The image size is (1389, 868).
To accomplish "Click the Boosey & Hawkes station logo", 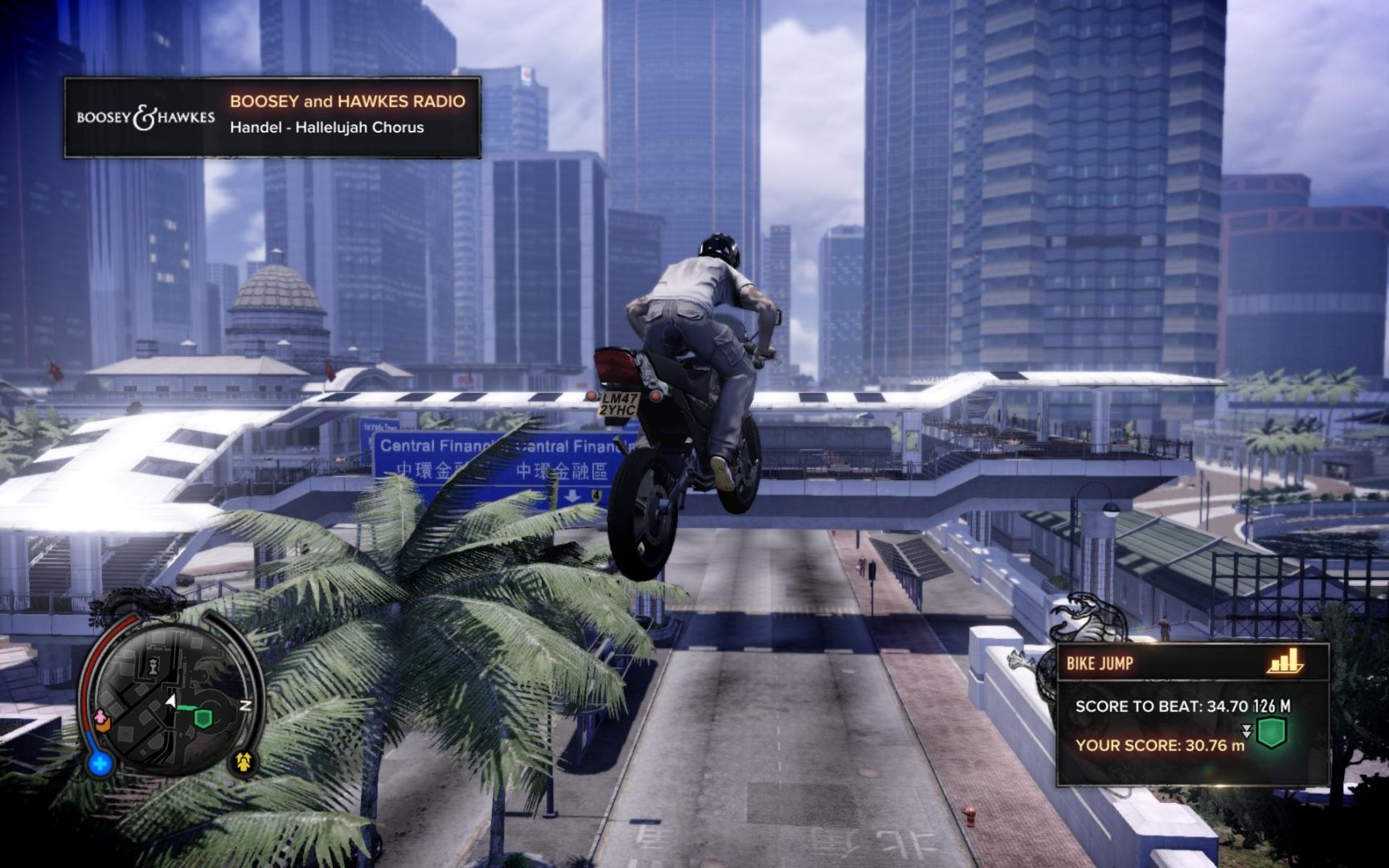I will [x=145, y=117].
